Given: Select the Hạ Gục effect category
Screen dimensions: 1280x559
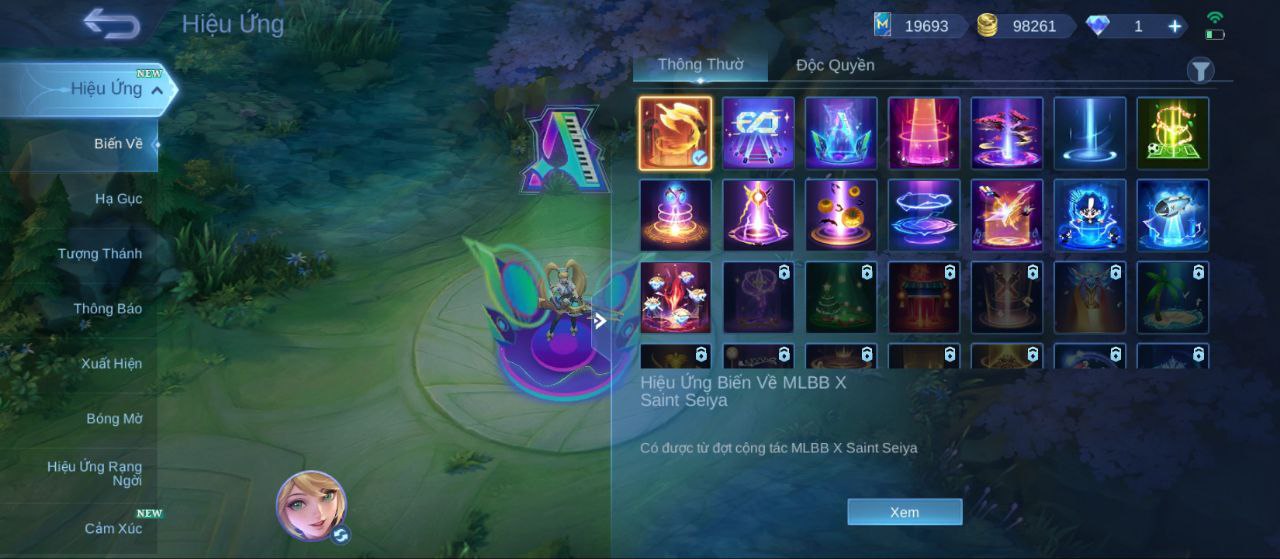Looking at the screenshot, I should (x=118, y=199).
